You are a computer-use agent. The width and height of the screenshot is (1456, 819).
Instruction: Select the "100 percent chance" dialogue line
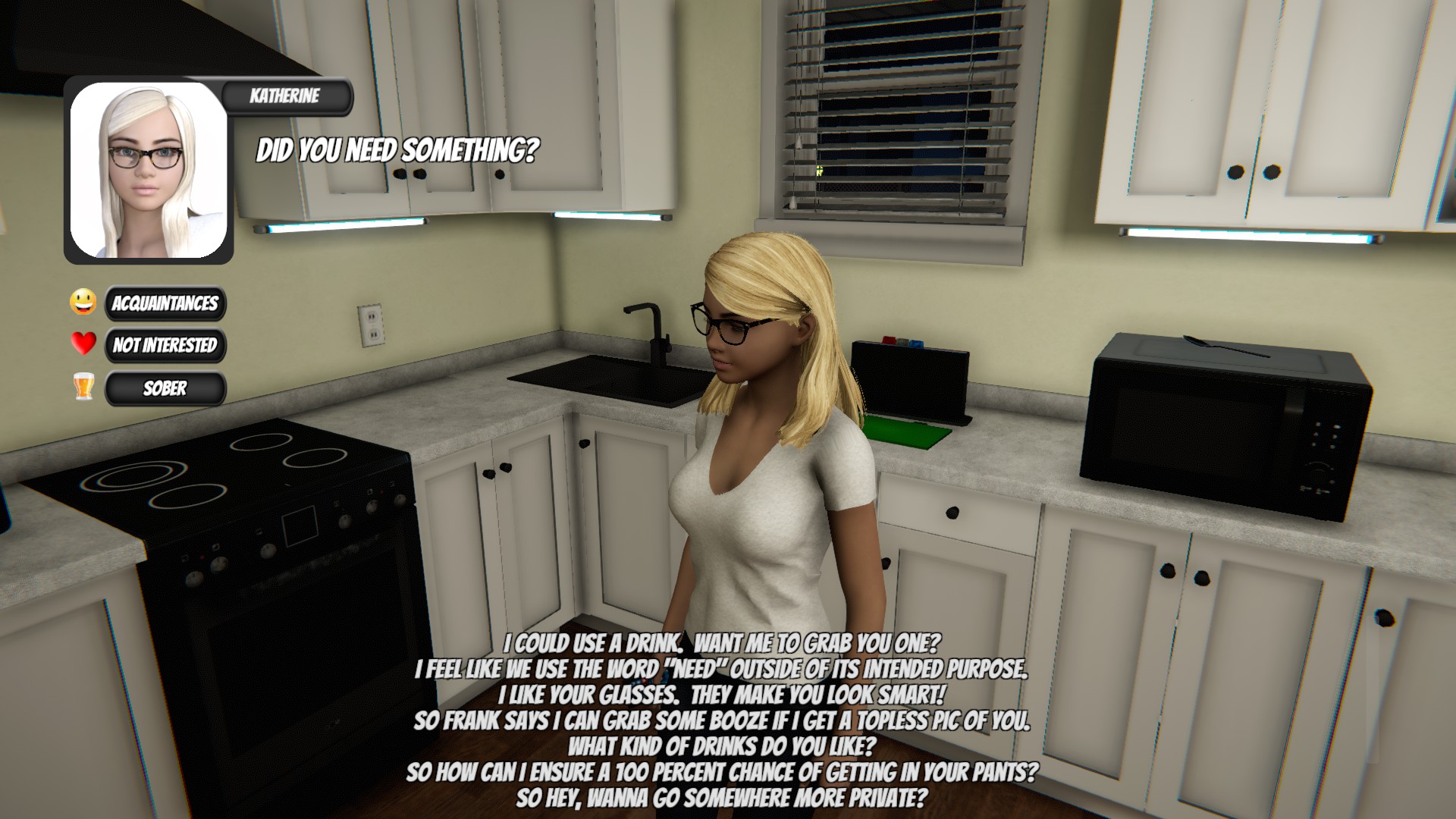pyautogui.click(x=721, y=772)
